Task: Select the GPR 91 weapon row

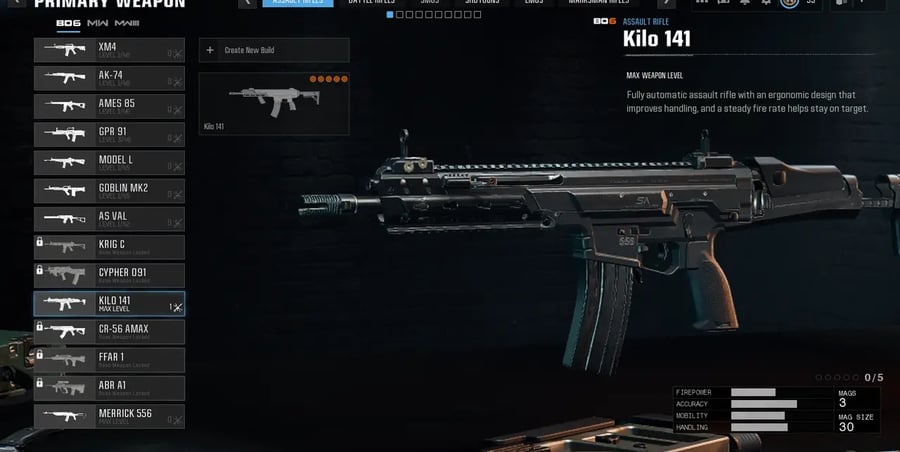Action: click(x=109, y=134)
